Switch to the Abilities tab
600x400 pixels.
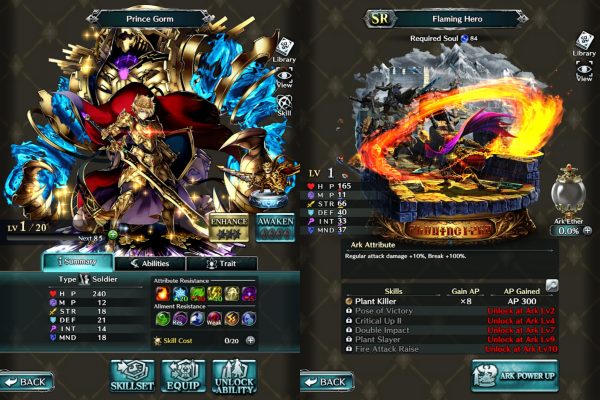tap(149, 263)
